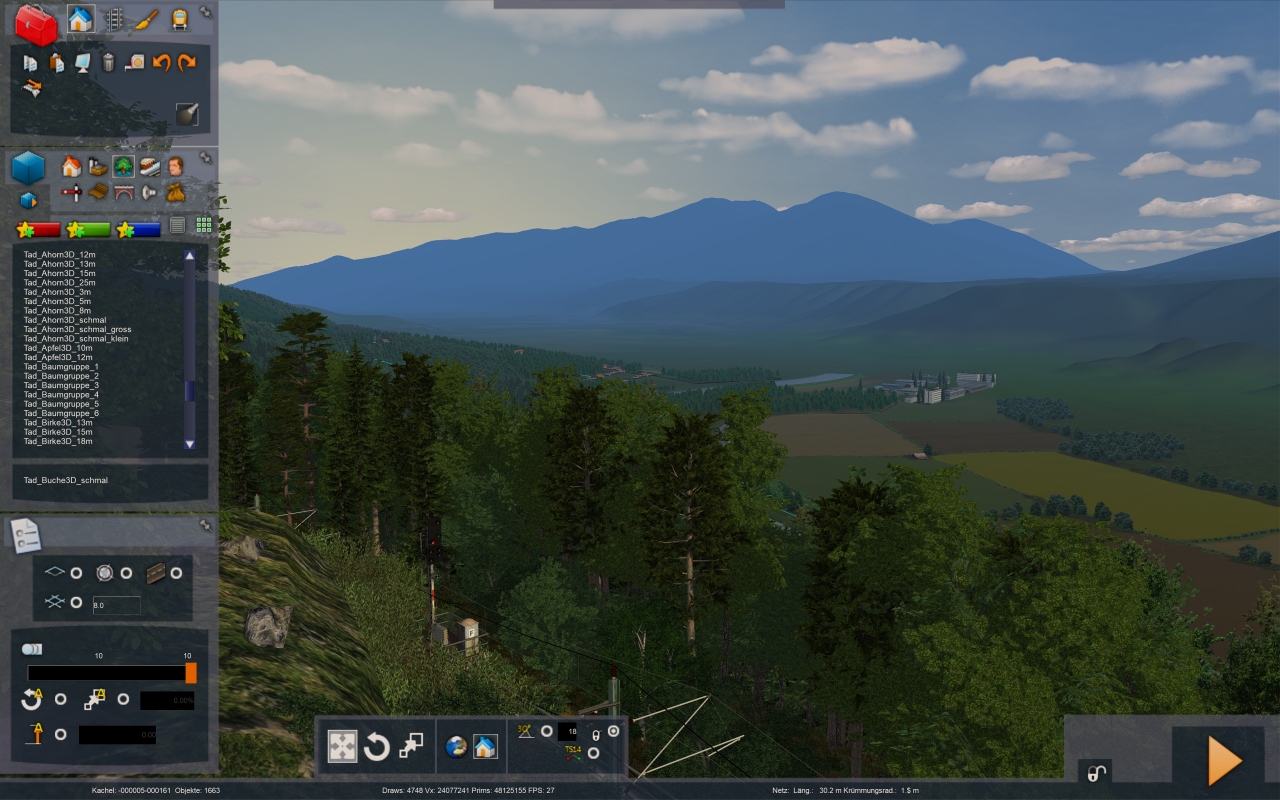Redo the last undone edit

(187, 63)
